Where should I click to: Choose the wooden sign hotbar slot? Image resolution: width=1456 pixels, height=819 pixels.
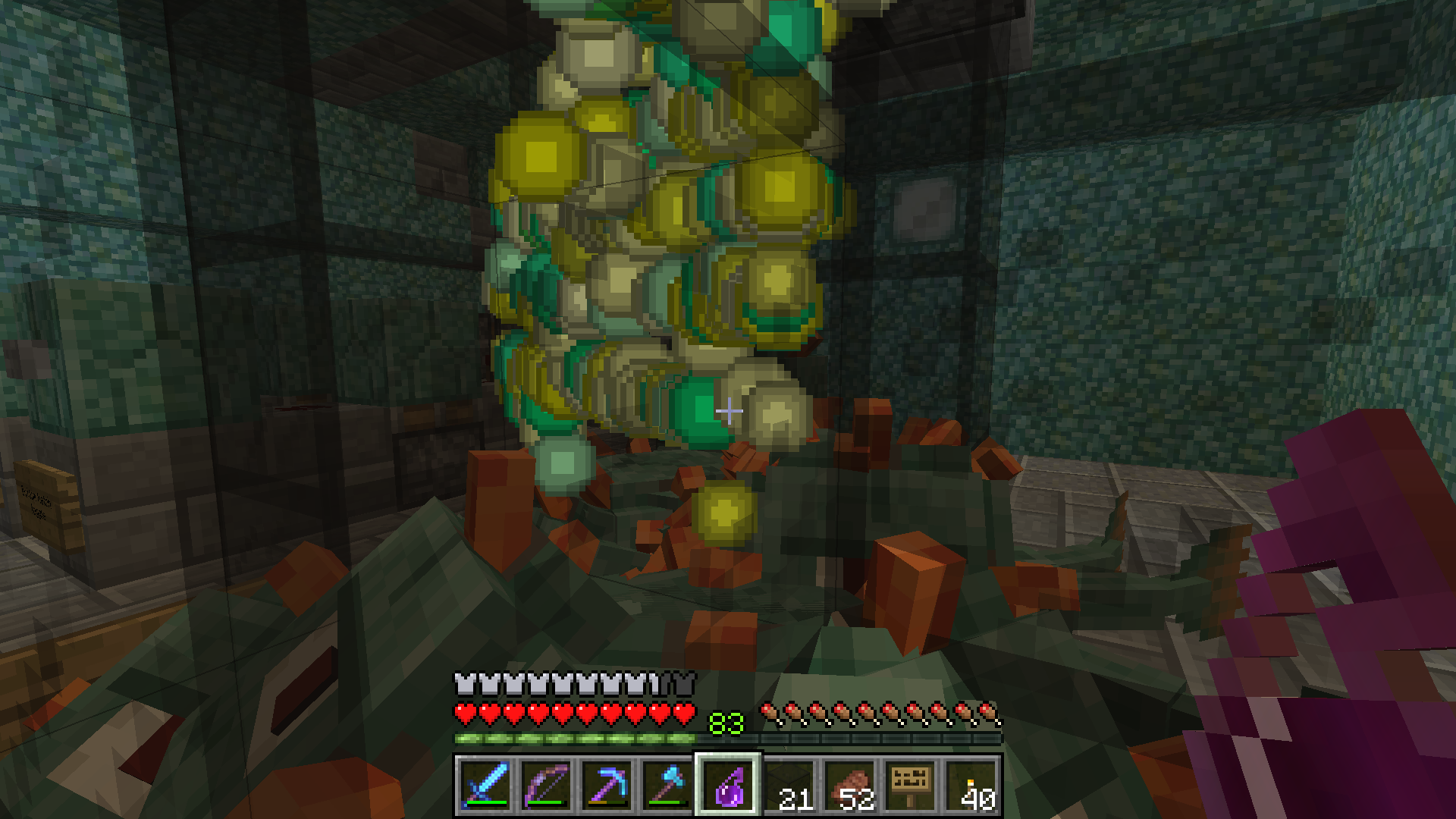point(910,785)
